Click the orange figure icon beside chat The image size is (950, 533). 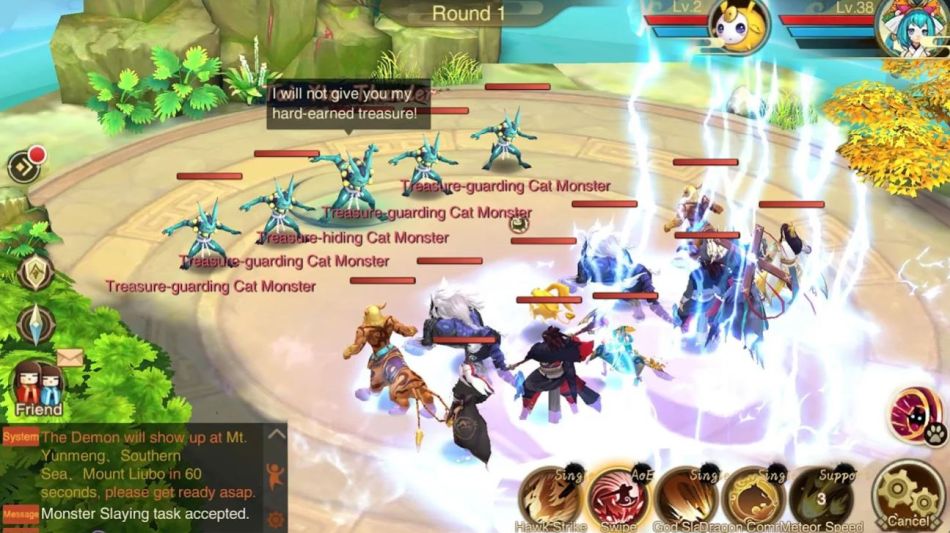pos(276,476)
